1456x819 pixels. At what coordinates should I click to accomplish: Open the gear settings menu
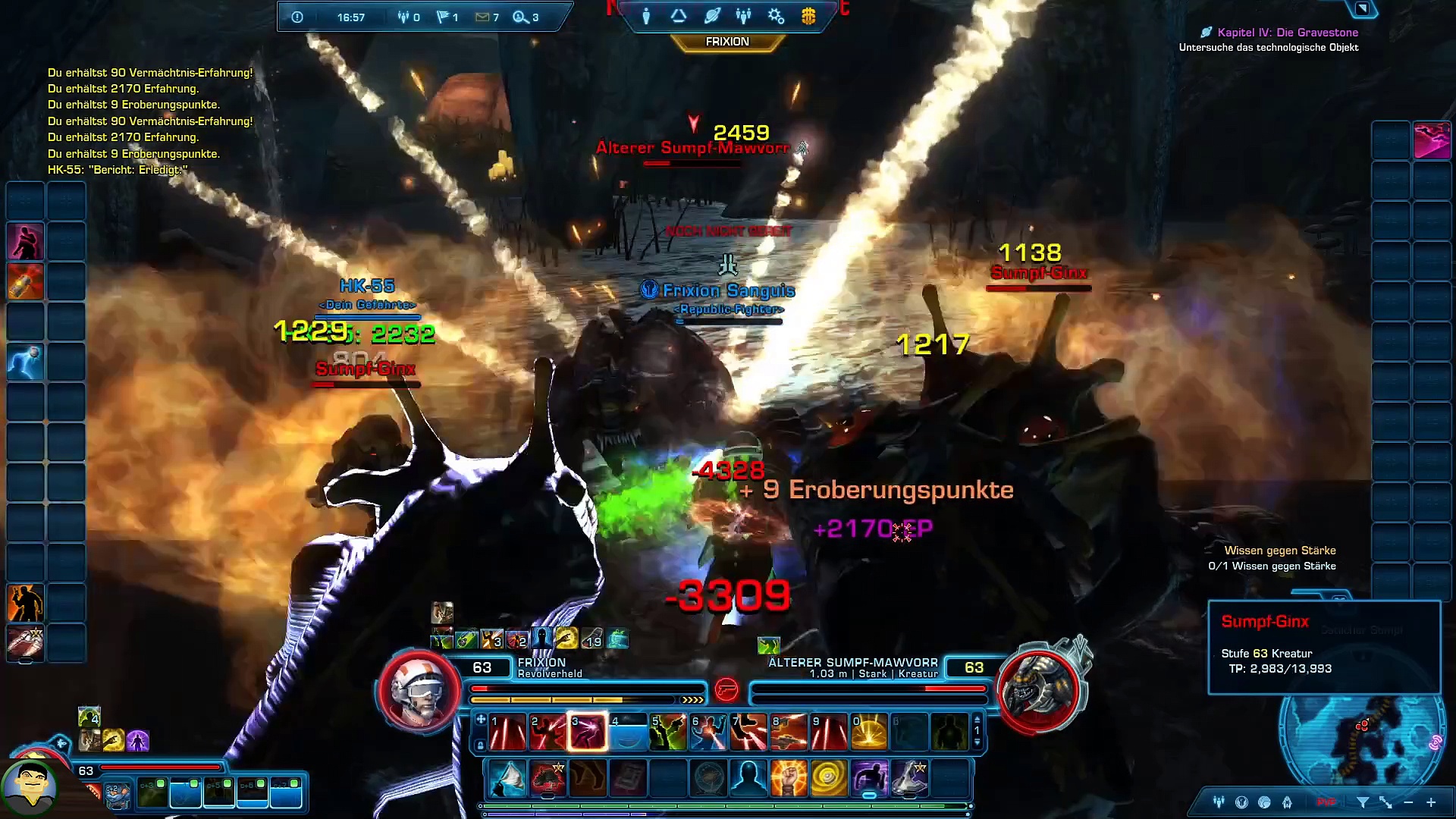776,16
